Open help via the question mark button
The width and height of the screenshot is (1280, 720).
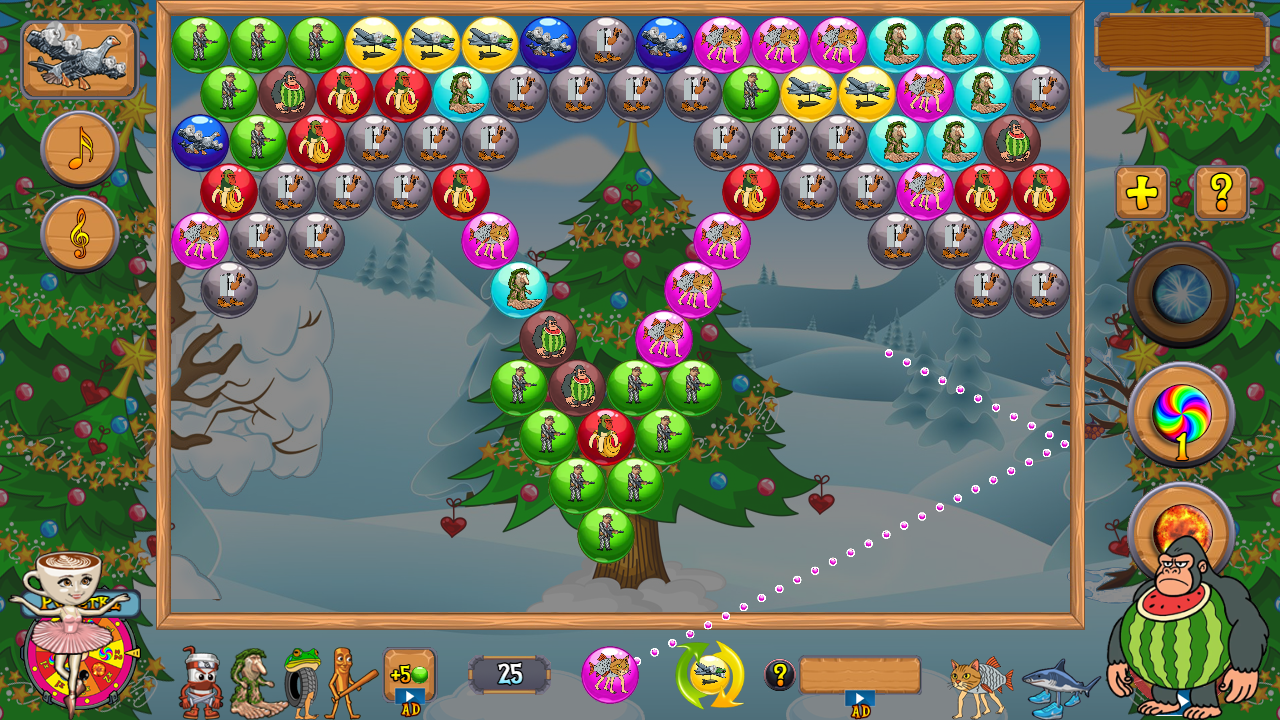1221,191
